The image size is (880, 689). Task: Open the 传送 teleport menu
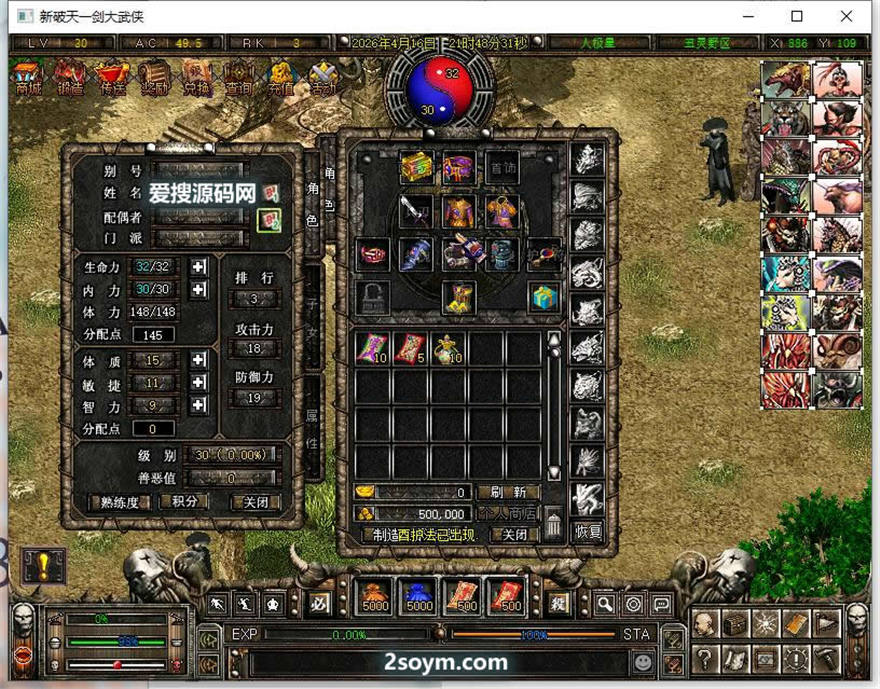click(x=113, y=78)
